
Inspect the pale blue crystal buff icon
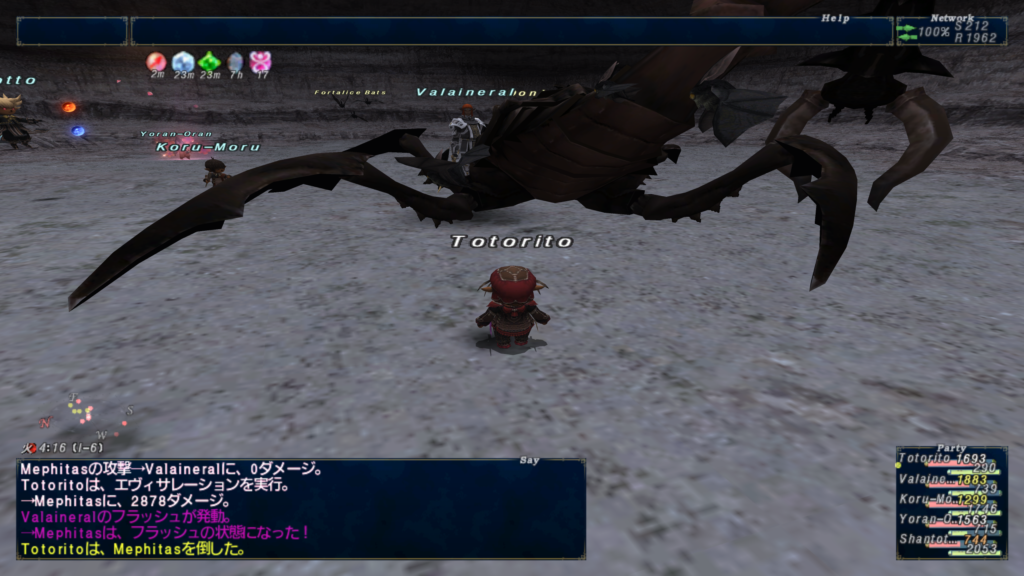[x=183, y=62]
